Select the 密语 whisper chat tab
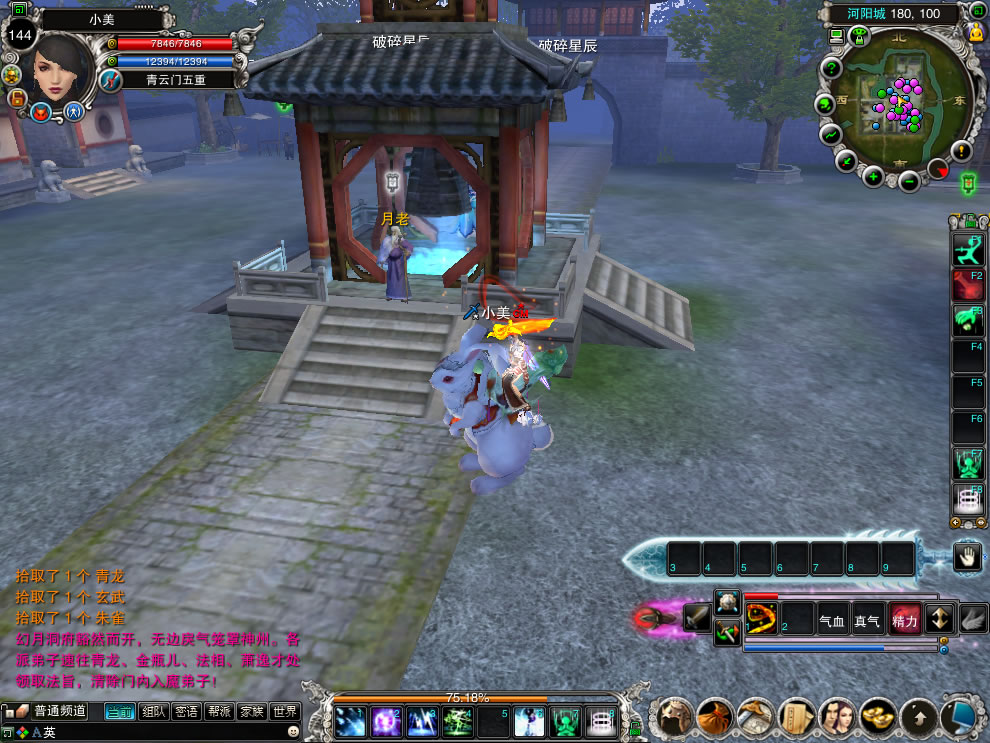The width and height of the screenshot is (990, 743). [186, 712]
